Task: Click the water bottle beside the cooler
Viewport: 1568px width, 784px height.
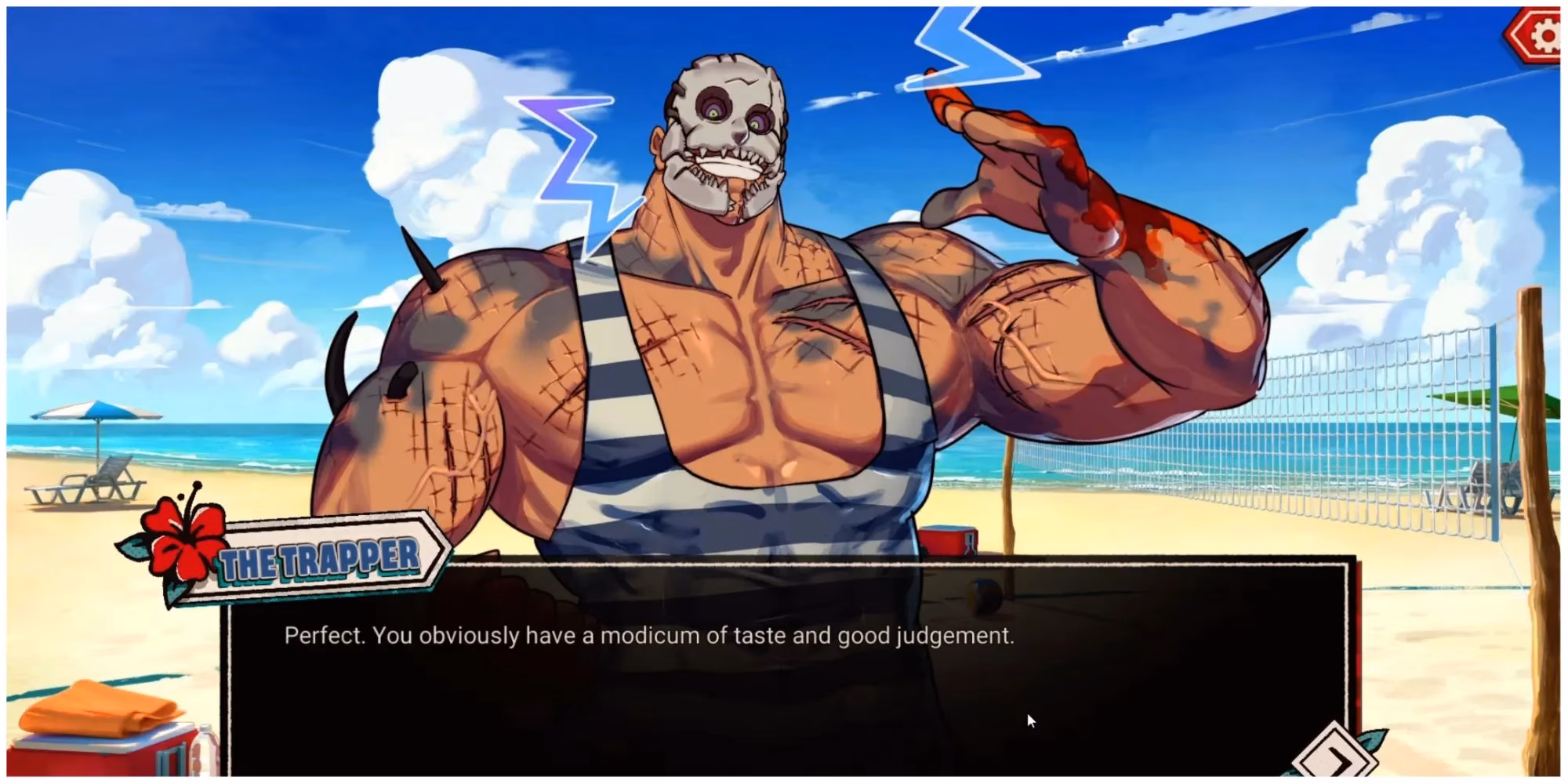Action: point(205,754)
